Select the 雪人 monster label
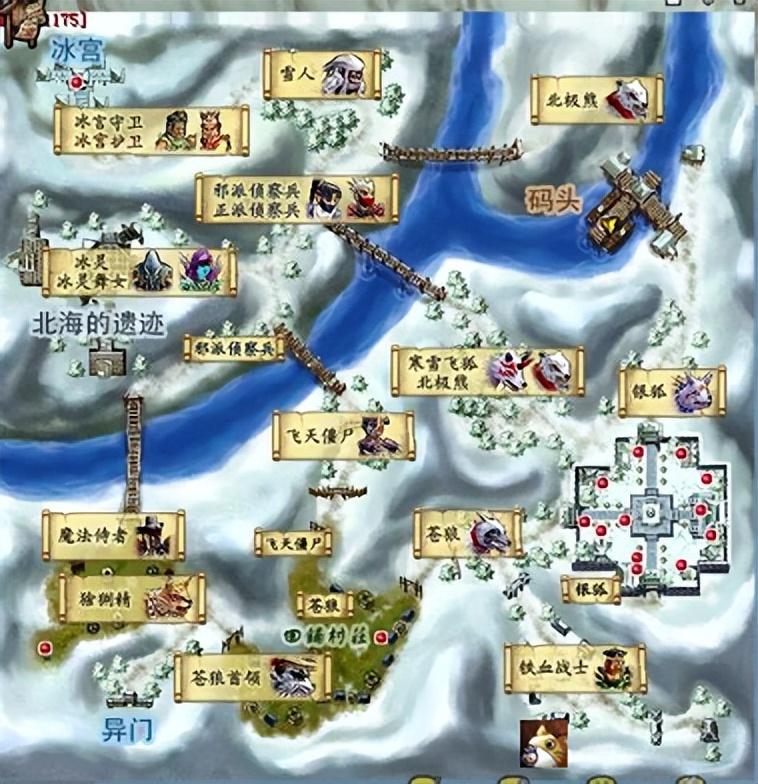Viewport: 758px width, 784px height. click(322, 74)
